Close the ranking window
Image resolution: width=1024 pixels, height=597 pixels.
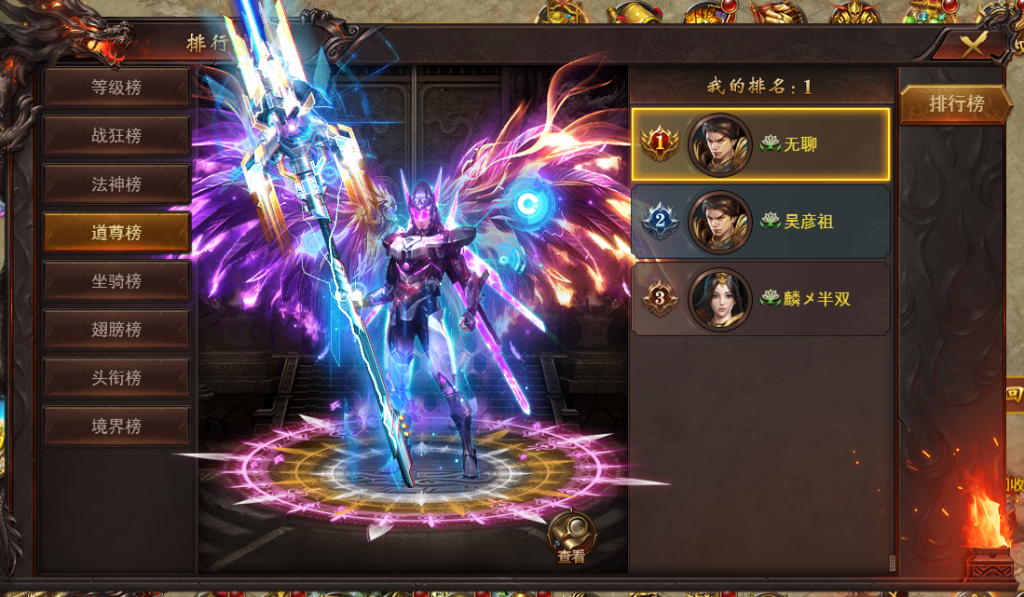pyautogui.click(x=970, y=44)
